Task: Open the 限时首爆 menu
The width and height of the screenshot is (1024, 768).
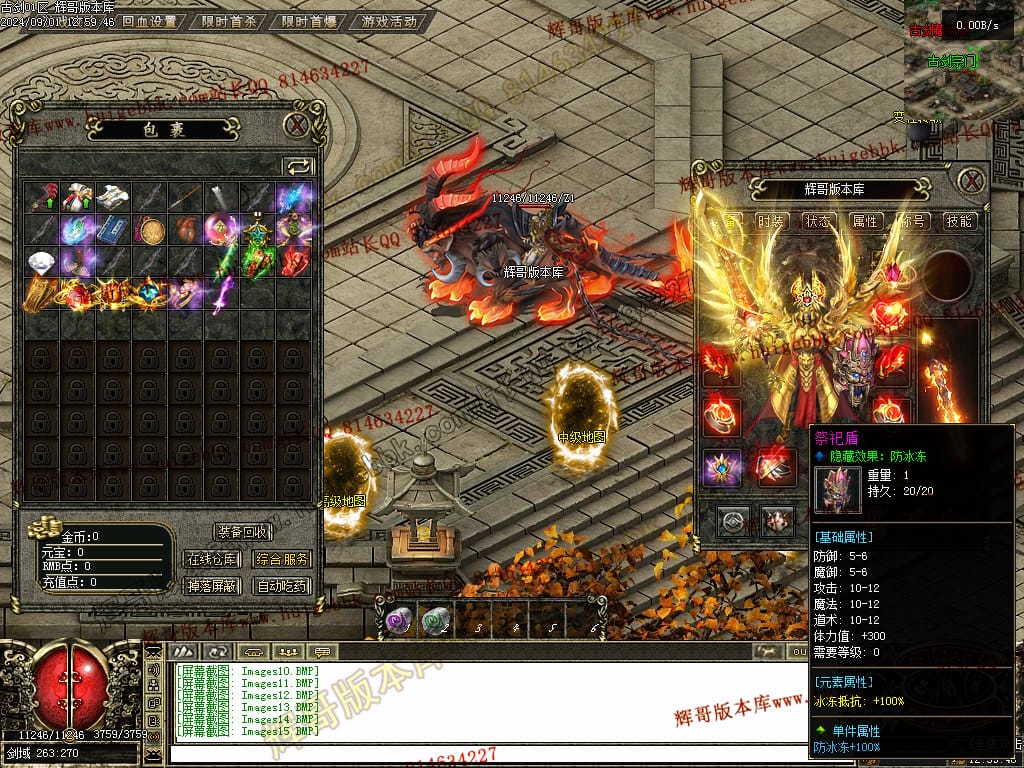Action: (307, 21)
